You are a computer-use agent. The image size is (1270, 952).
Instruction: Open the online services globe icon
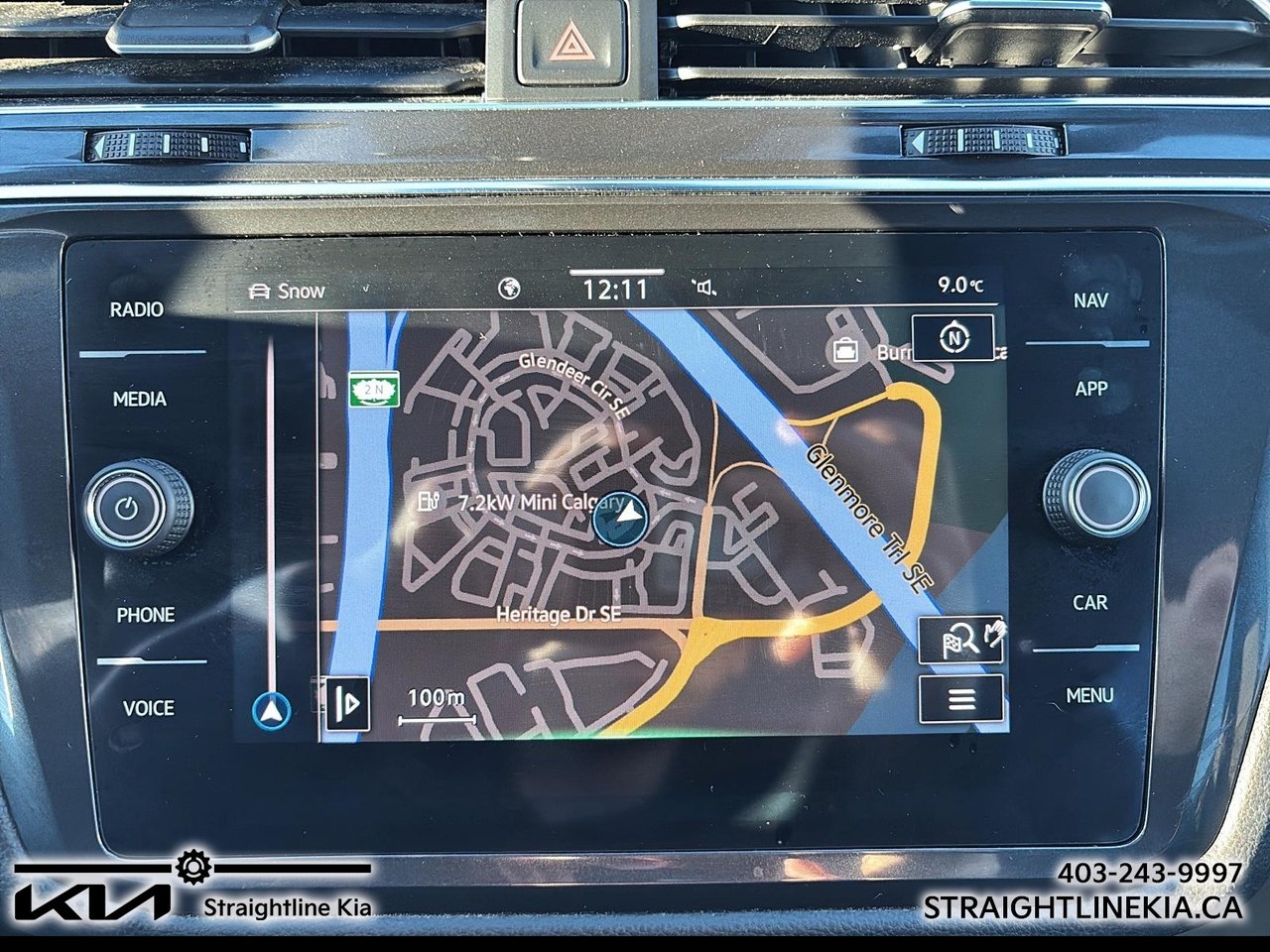[x=509, y=286]
